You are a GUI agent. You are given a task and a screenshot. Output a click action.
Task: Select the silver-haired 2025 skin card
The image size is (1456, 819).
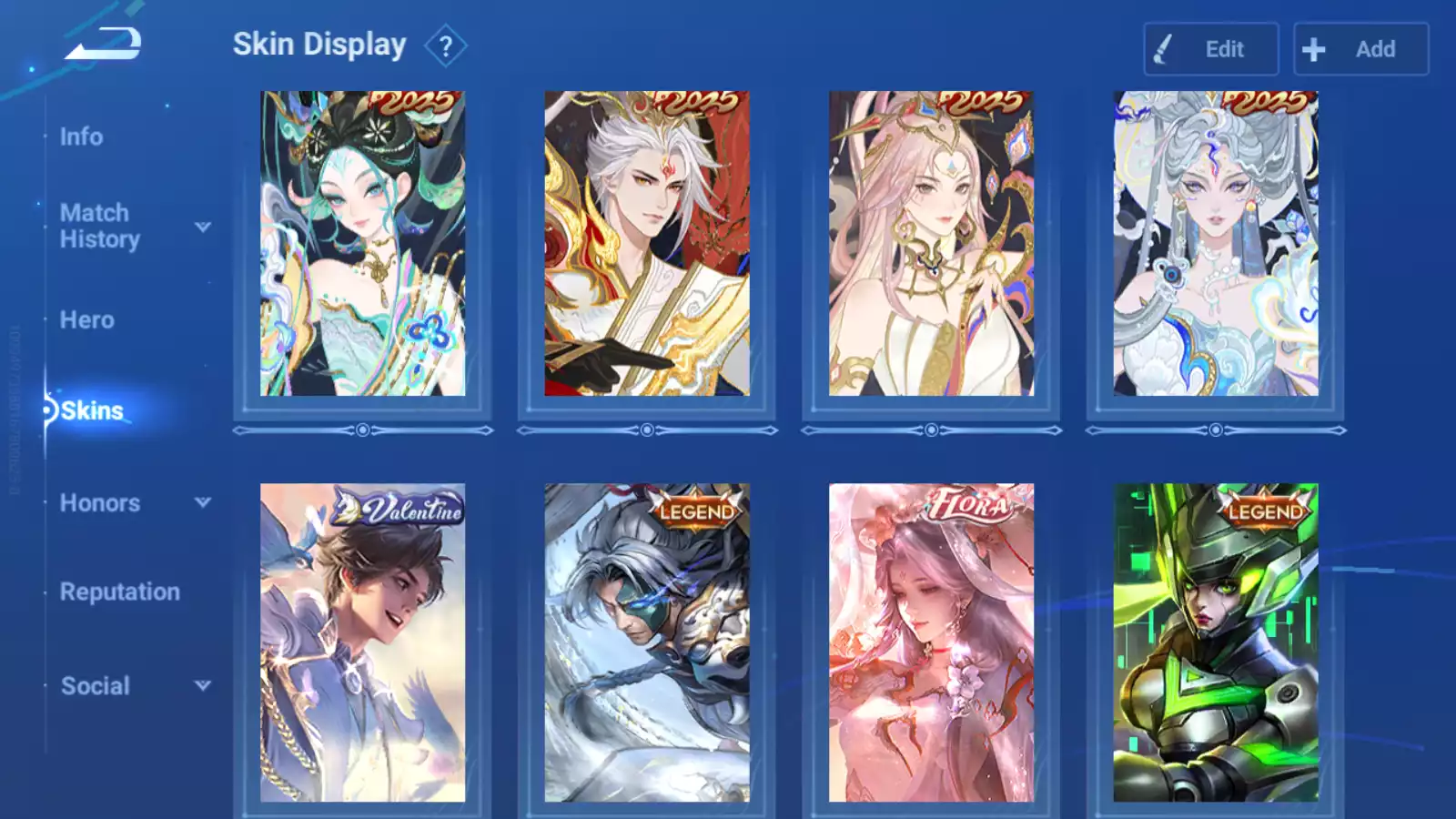pyautogui.click(x=1216, y=243)
